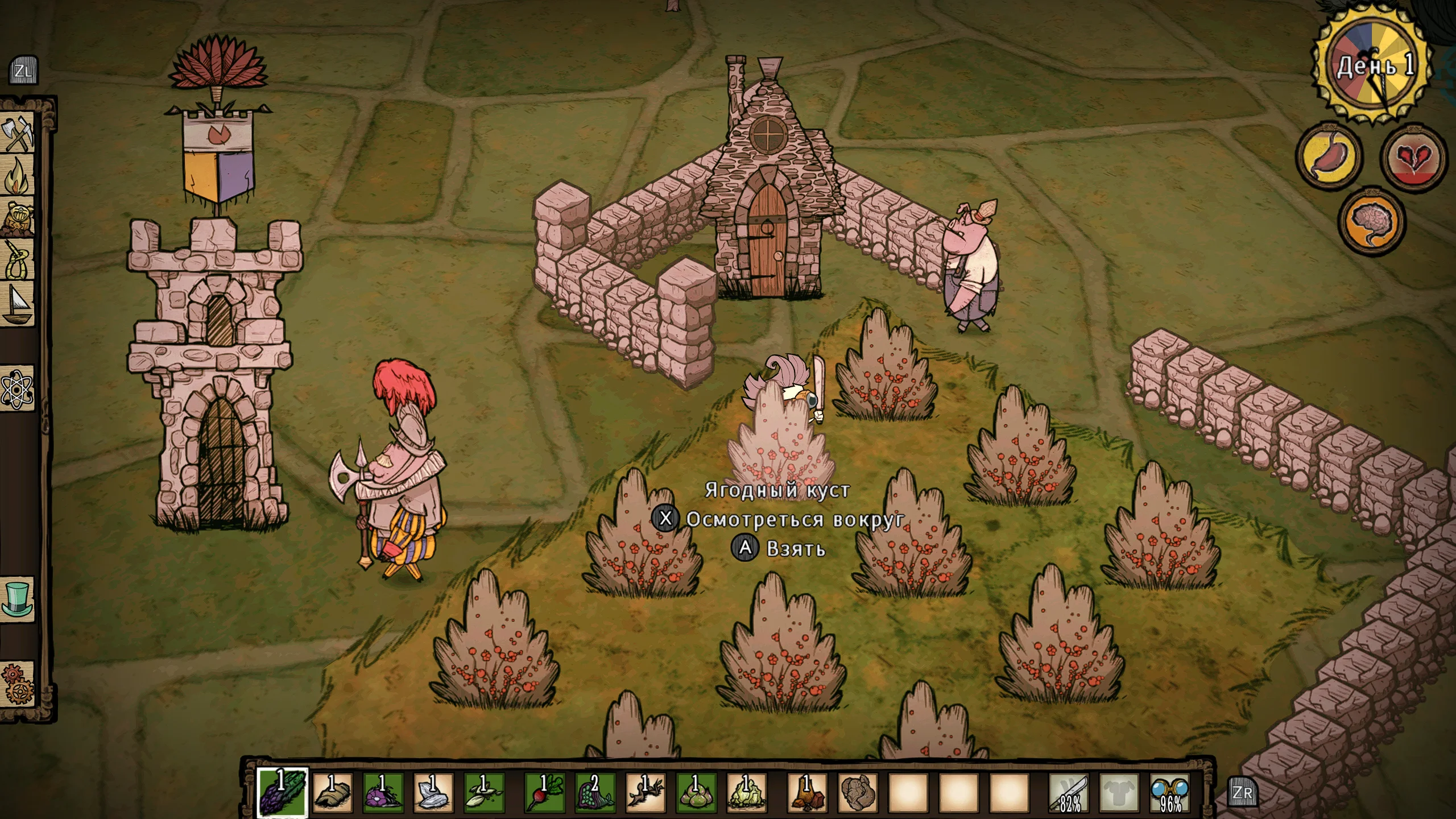Open the Science atom crafting tab

(x=19, y=389)
